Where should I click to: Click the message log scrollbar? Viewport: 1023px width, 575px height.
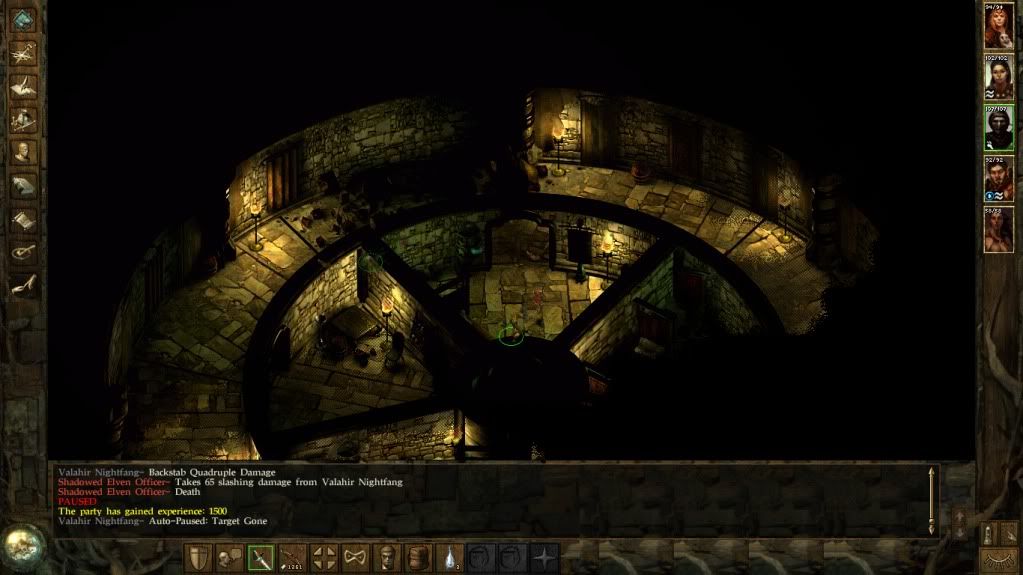coord(932,498)
